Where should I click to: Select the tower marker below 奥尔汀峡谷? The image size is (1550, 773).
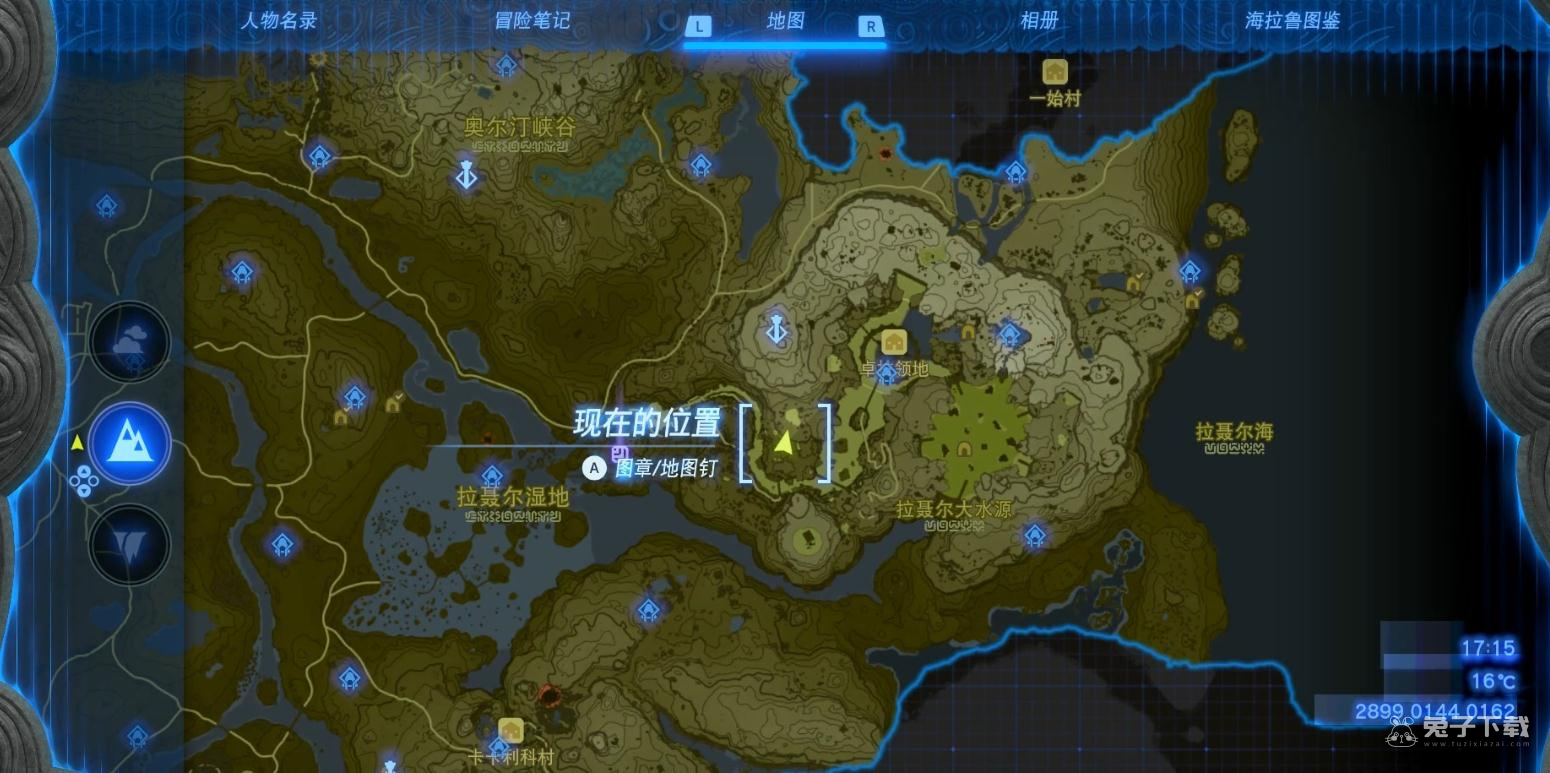click(x=465, y=175)
